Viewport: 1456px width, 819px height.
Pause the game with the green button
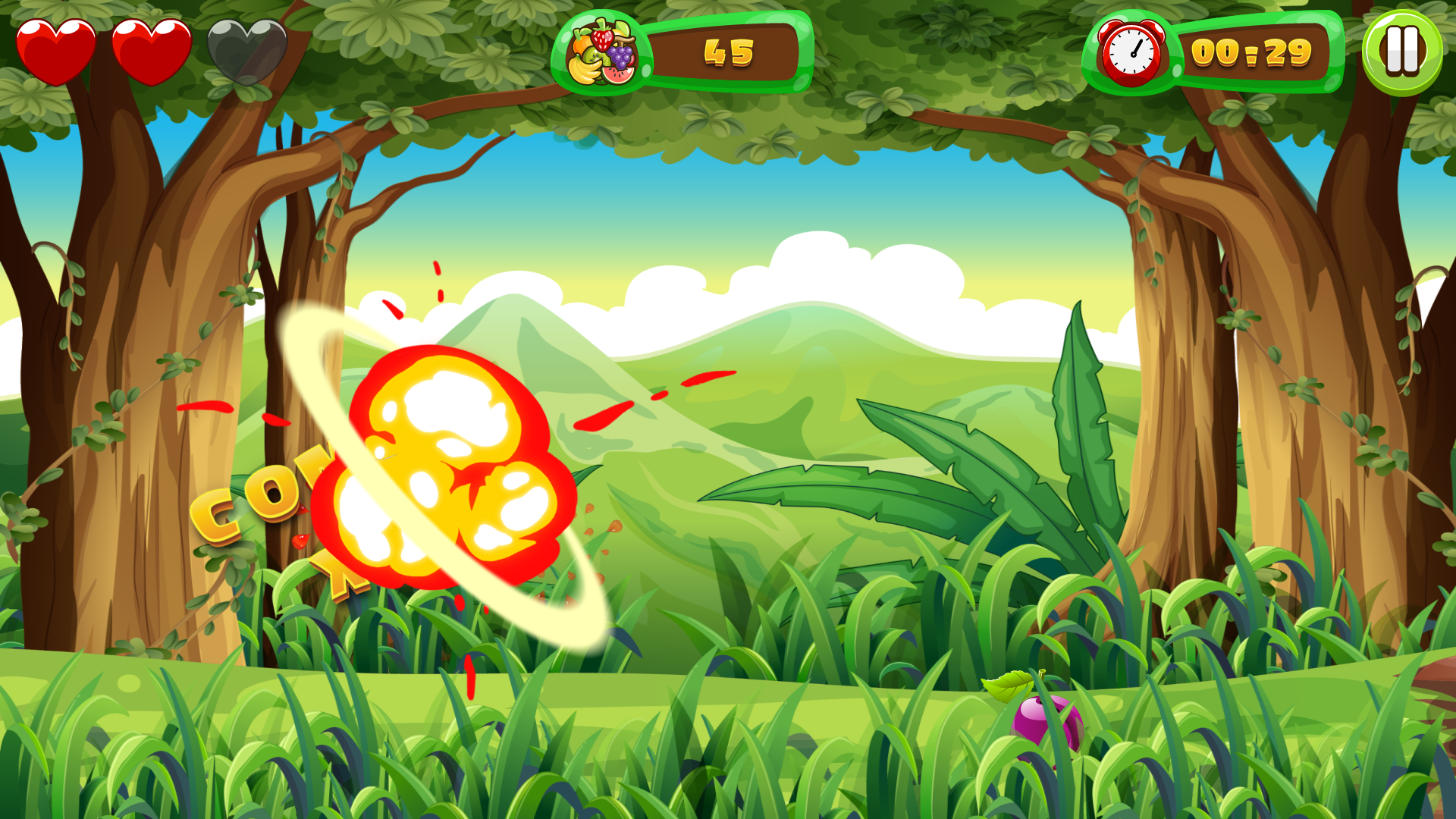(1401, 52)
